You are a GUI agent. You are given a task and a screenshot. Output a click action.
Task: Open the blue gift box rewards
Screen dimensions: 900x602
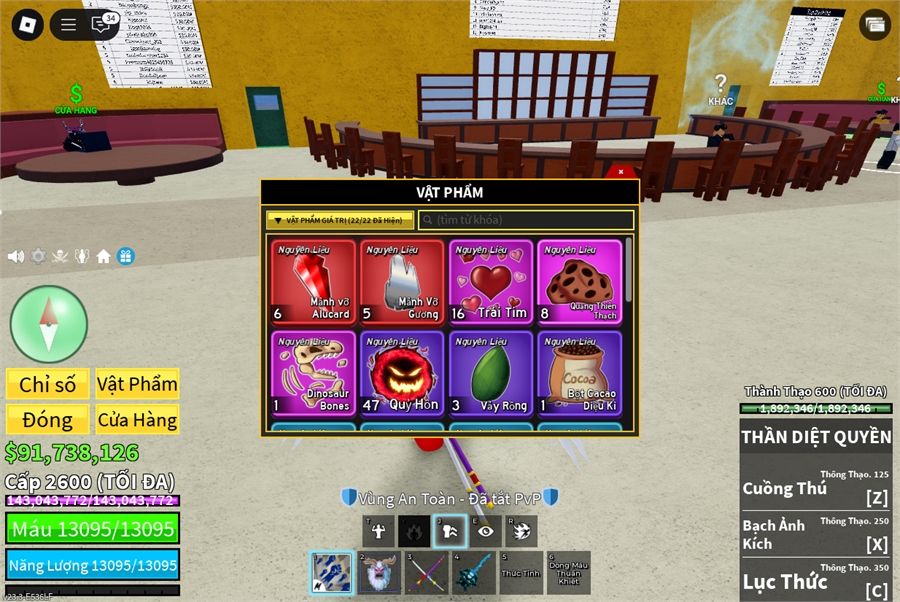tap(126, 256)
